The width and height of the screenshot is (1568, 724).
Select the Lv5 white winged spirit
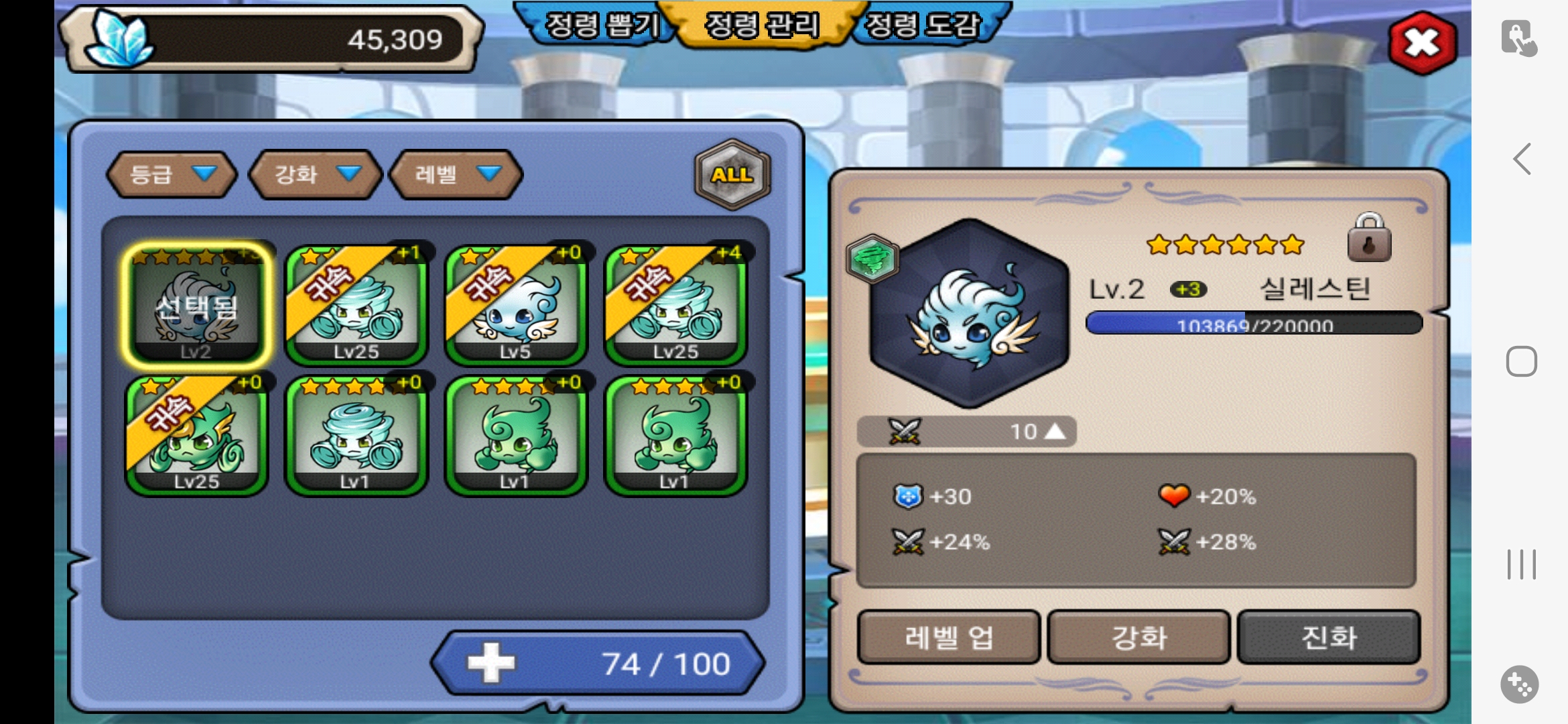515,306
